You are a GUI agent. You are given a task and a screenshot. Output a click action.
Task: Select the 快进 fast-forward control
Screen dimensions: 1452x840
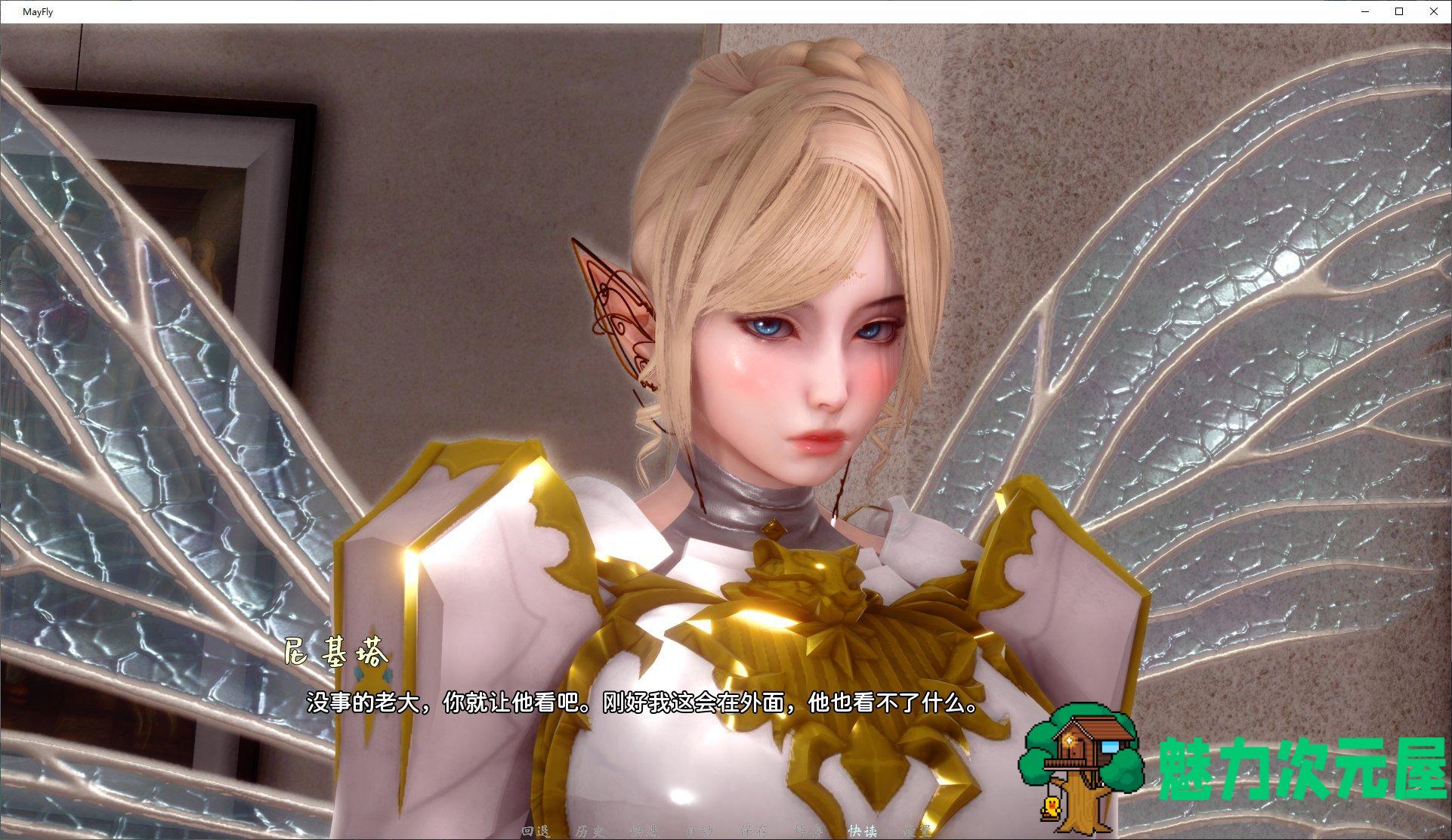pyautogui.click(x=644, y=829)
